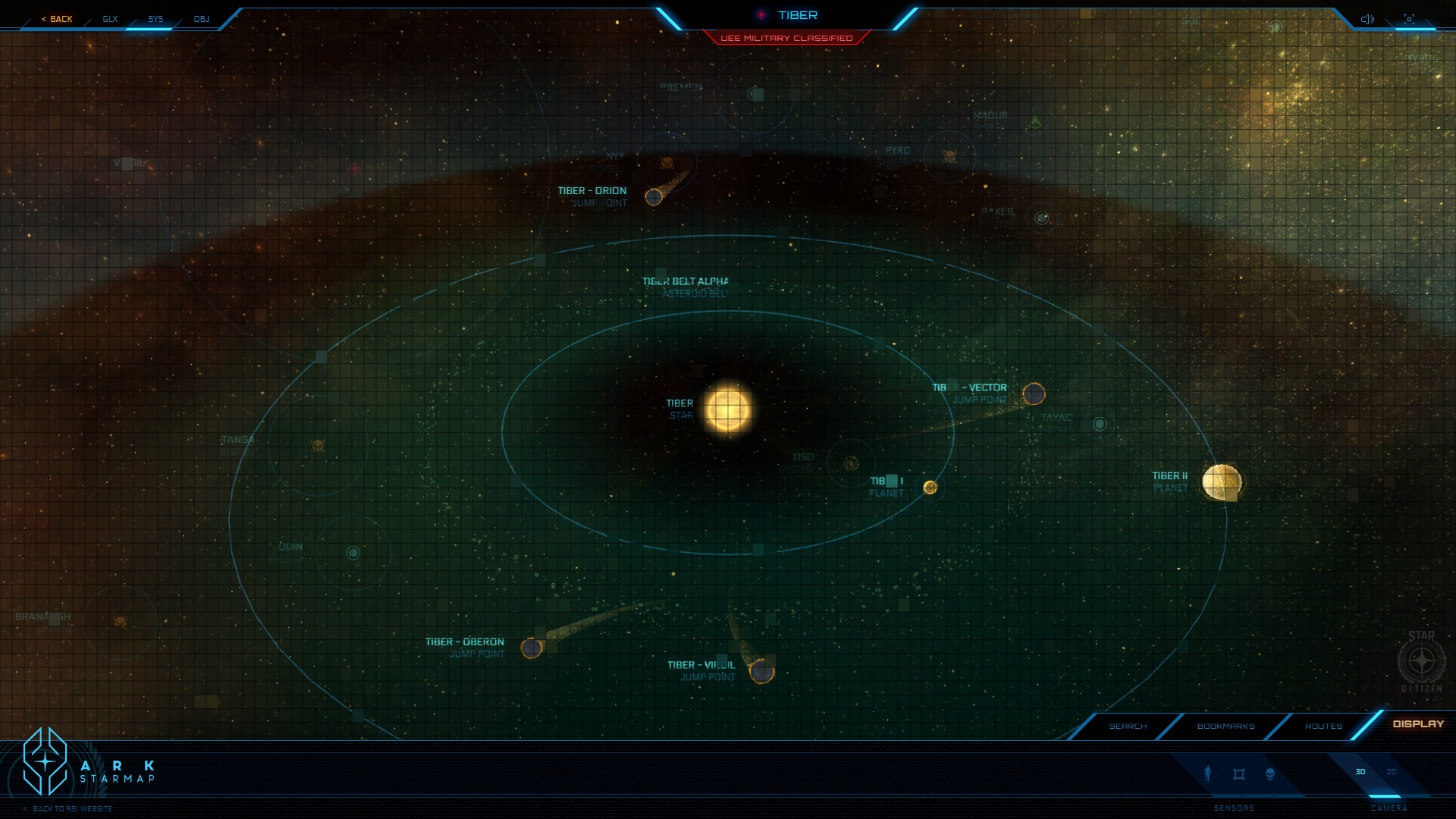Switch to the GLX galaxy view
Viewport: 1456px width, 819px height.
(x=110, y=19)
